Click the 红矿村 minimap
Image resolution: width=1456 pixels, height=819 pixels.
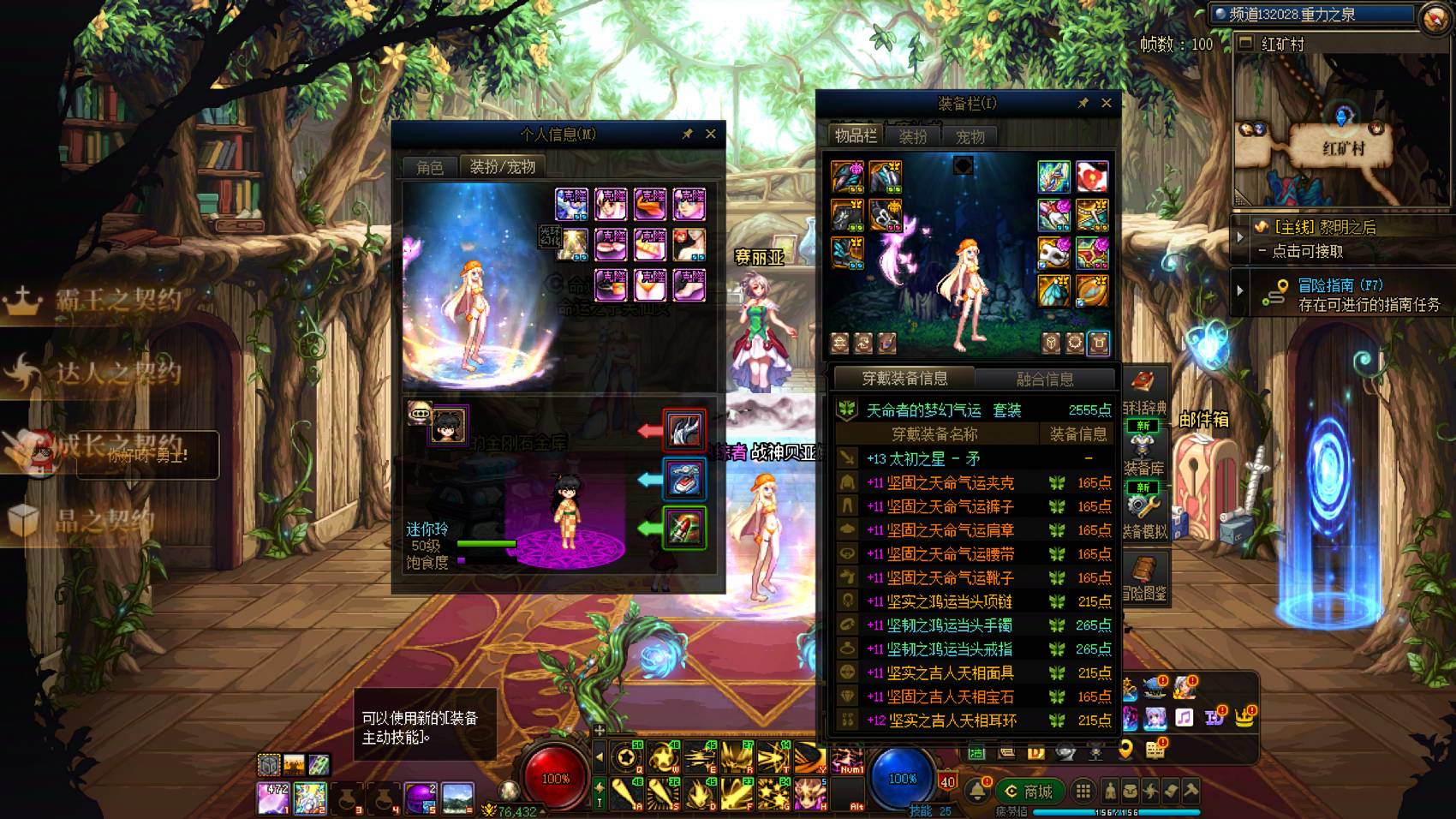coord(1341,129)
